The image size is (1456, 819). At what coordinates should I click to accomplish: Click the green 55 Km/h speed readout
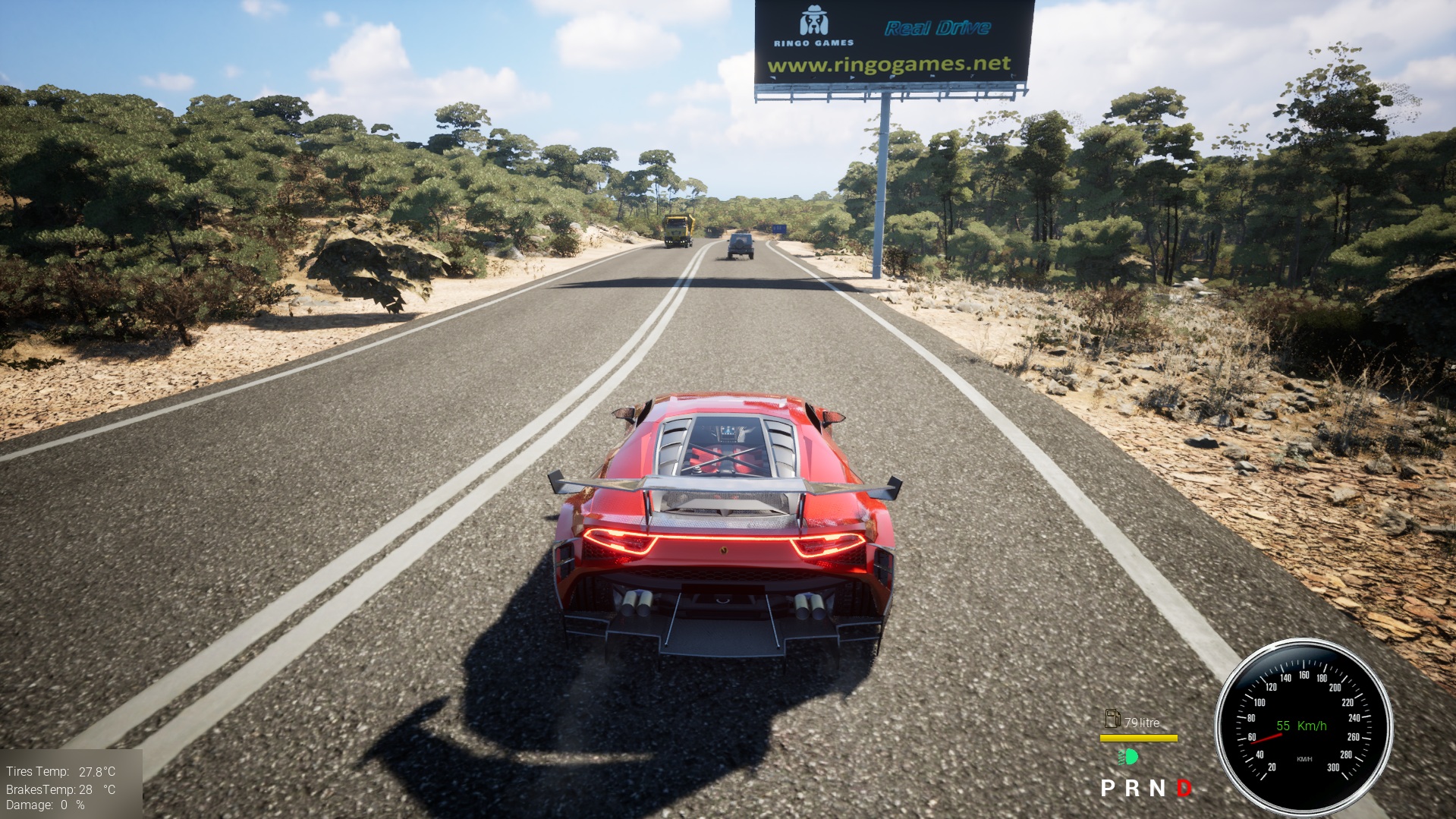tap(1300, 726)
